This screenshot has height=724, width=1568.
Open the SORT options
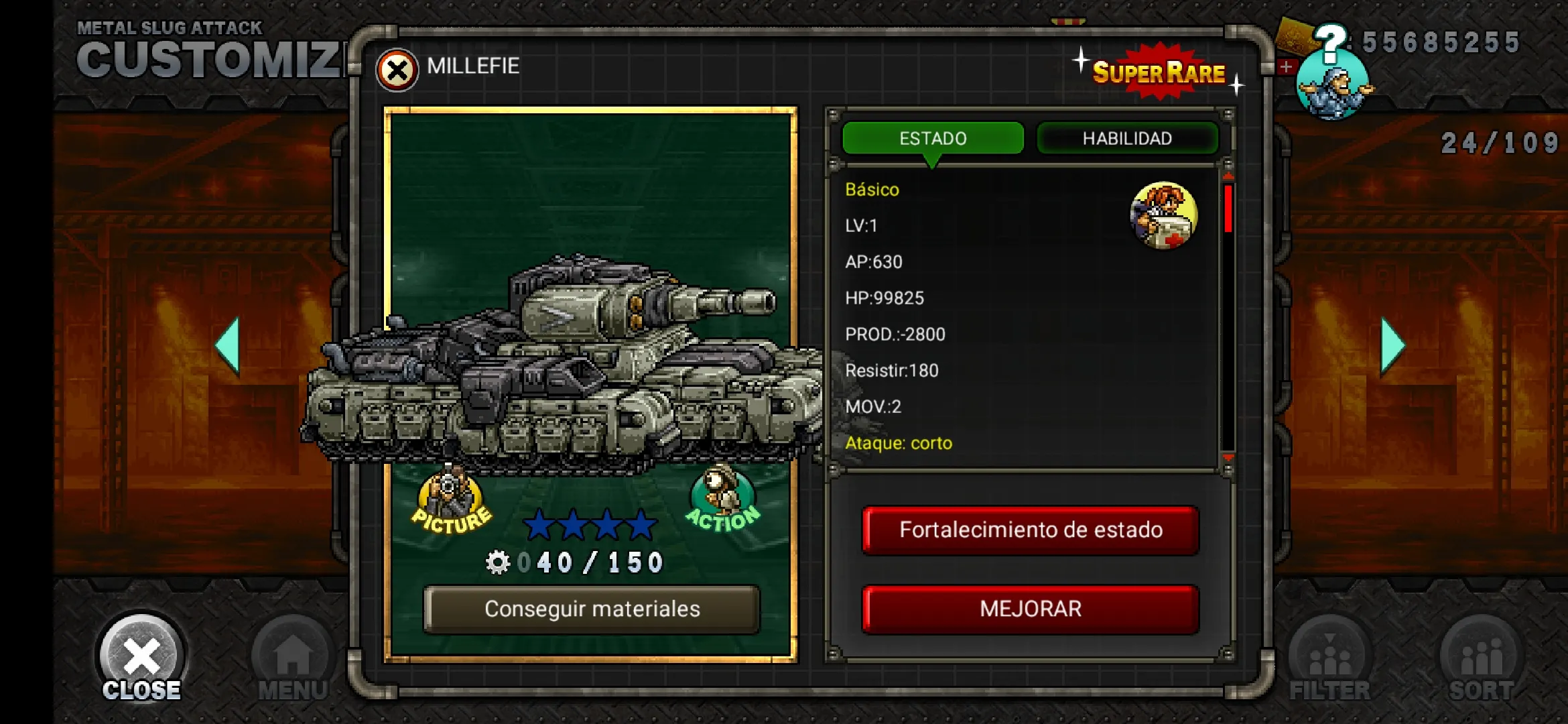coord(1482,660)
